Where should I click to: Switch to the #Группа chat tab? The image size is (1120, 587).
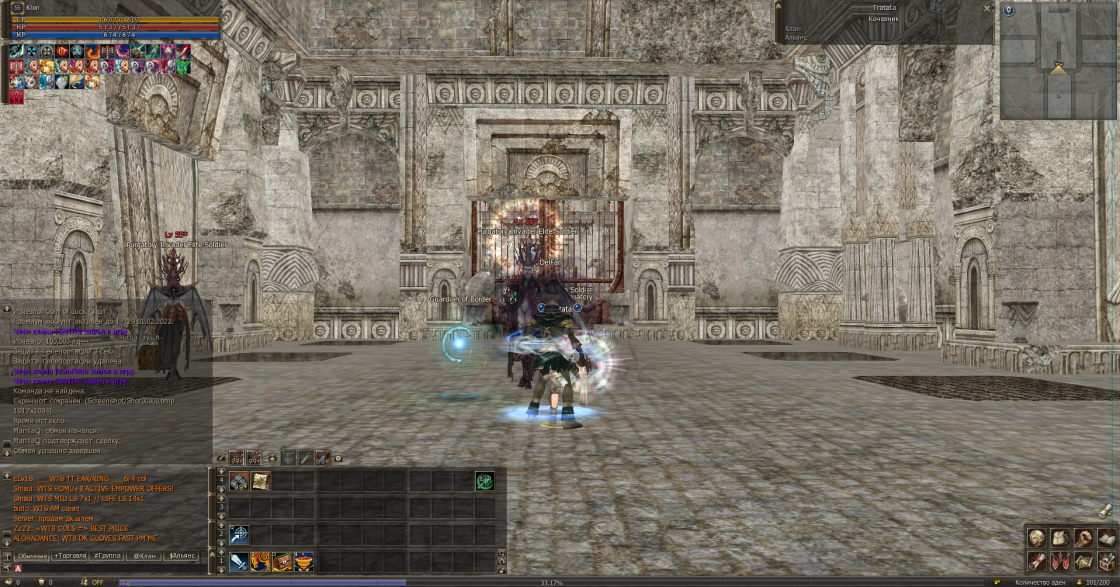[x=107, y=555]
